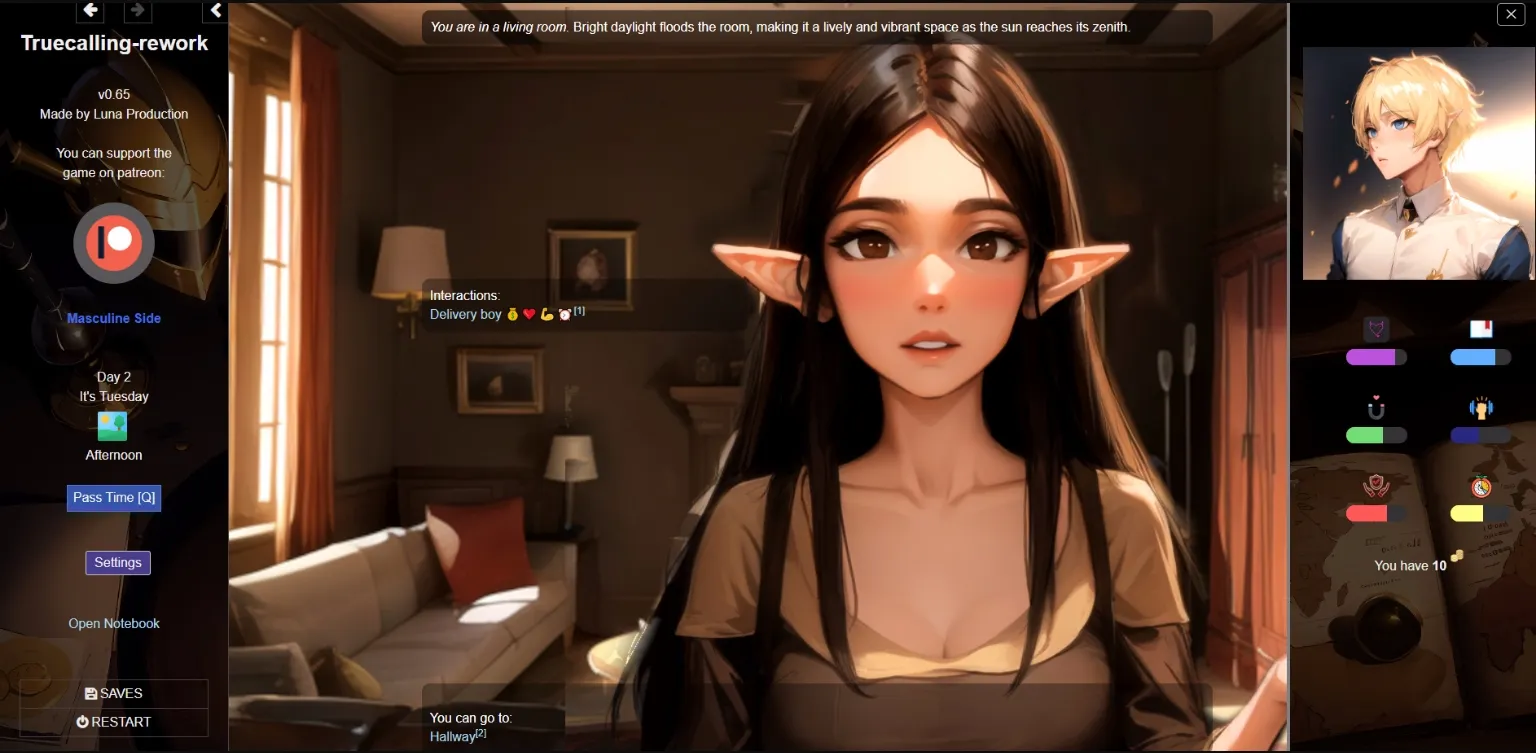
Task: Click the massage hands stat icon
Action: [x=1482, y=408]
